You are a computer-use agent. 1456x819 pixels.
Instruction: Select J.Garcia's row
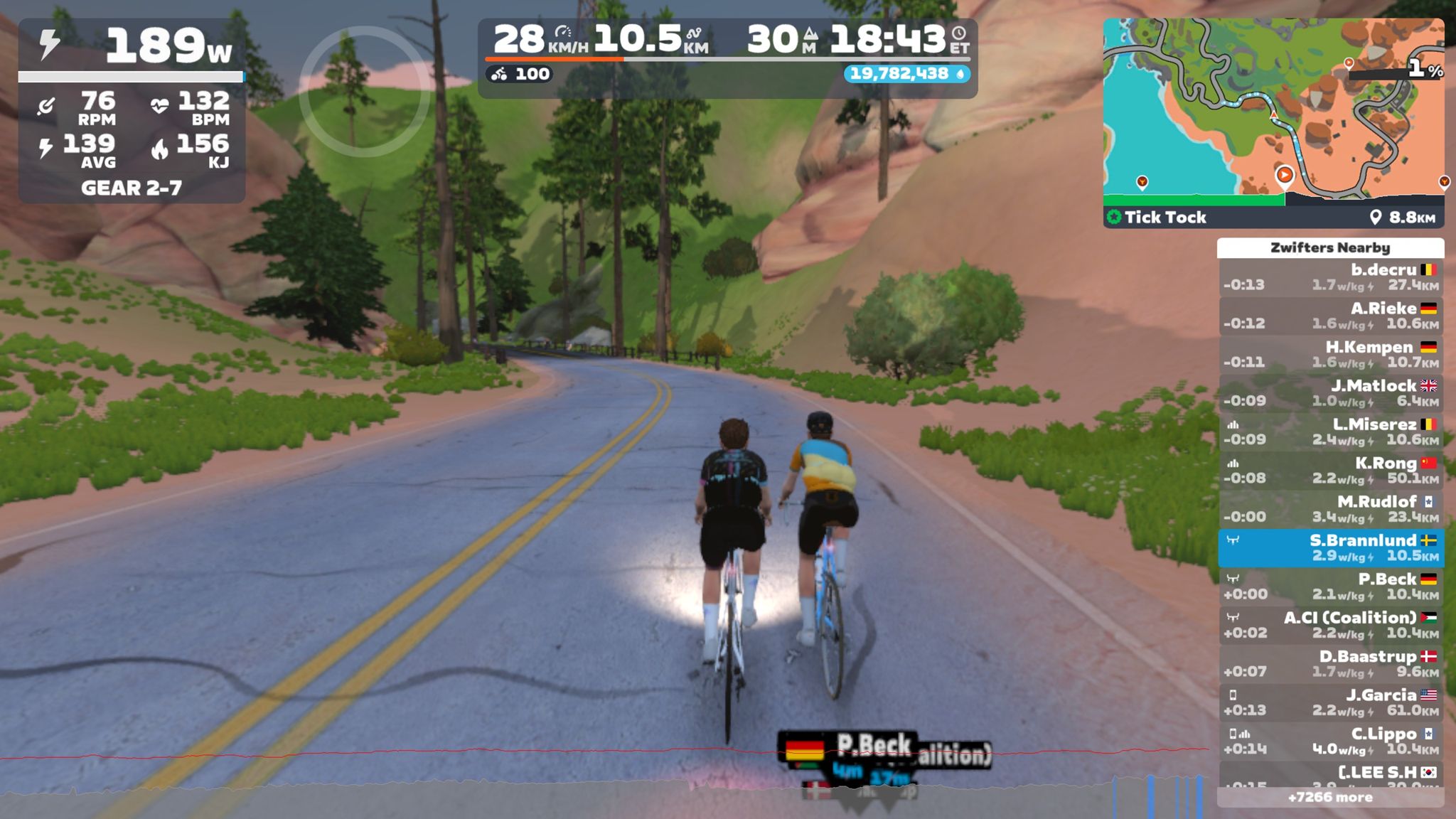1330,702
